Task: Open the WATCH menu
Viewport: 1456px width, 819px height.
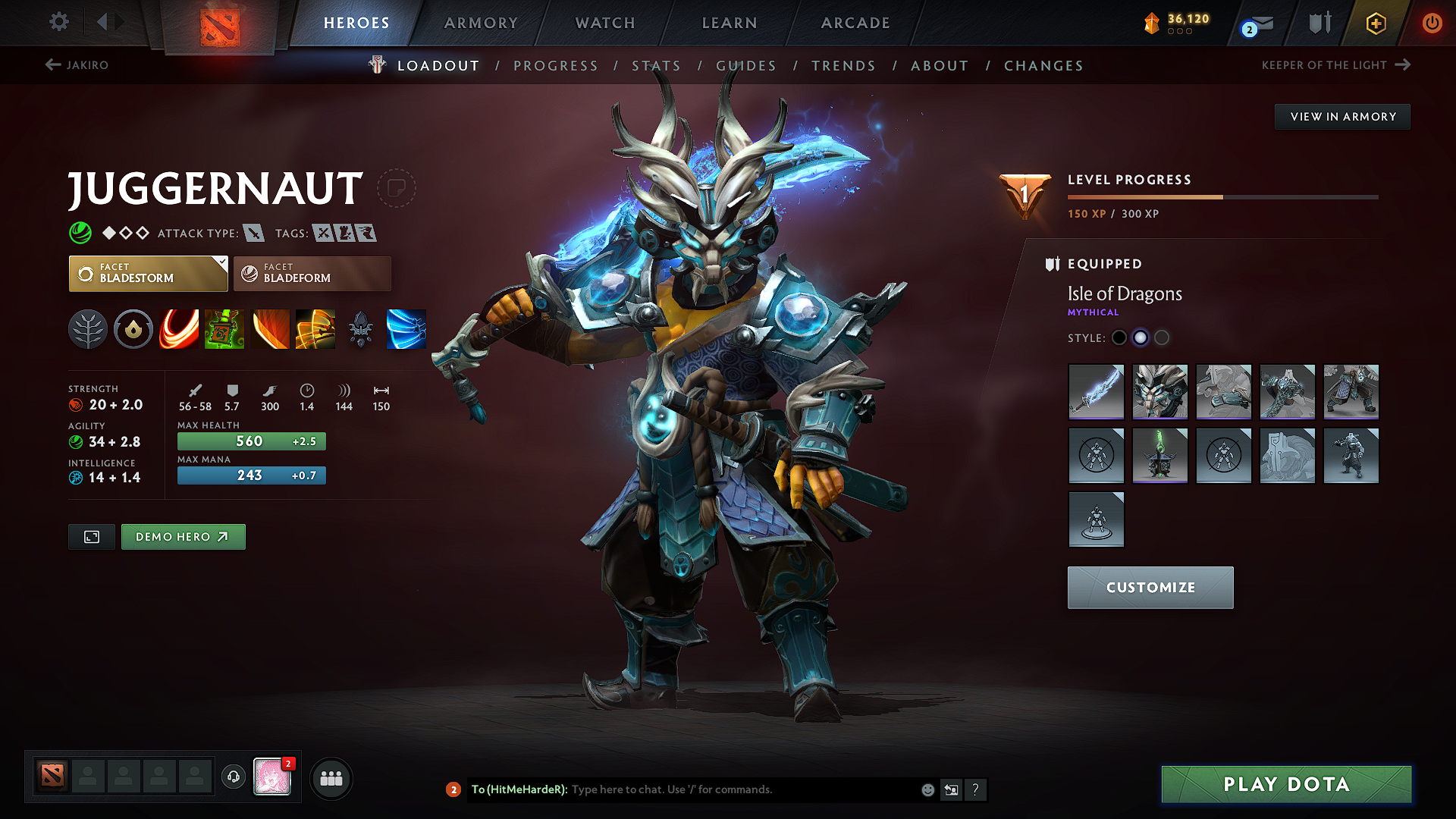Action: [x=604, y=23]
